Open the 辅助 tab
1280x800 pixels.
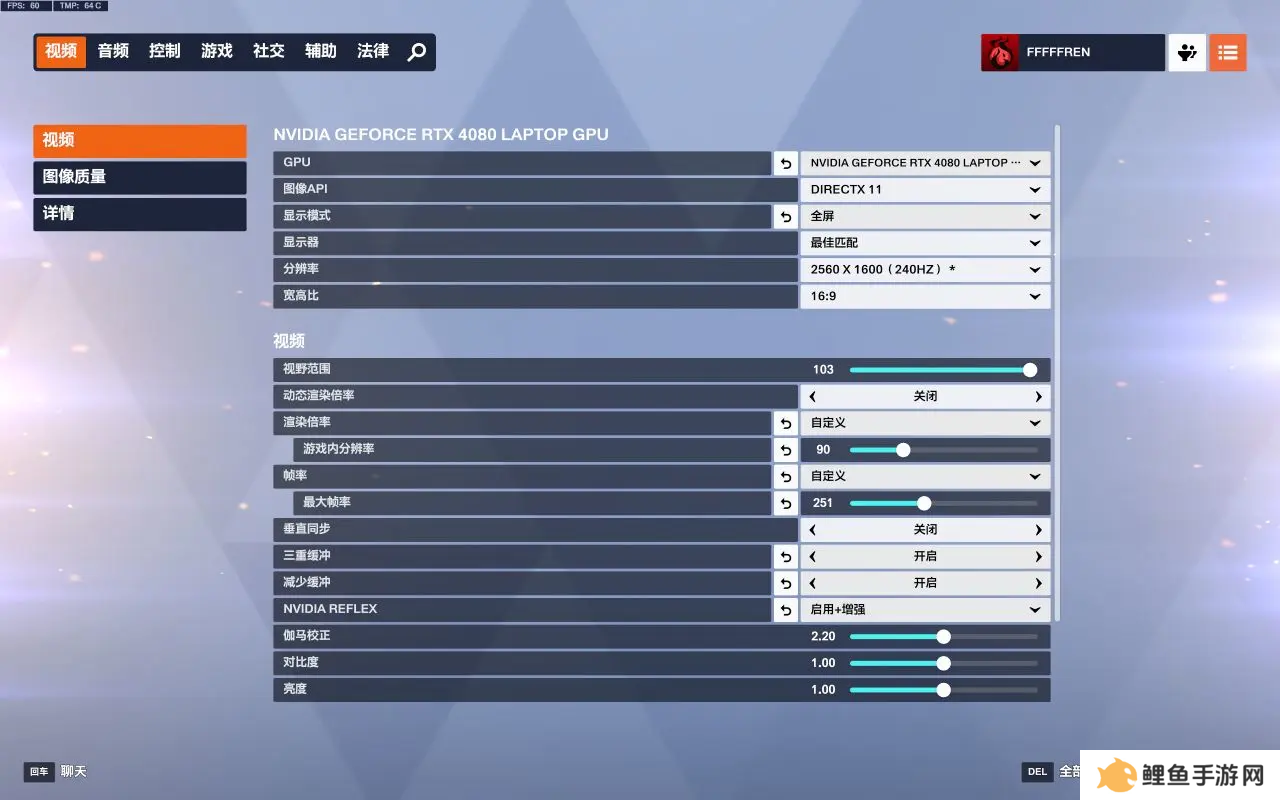click(321, 51)
